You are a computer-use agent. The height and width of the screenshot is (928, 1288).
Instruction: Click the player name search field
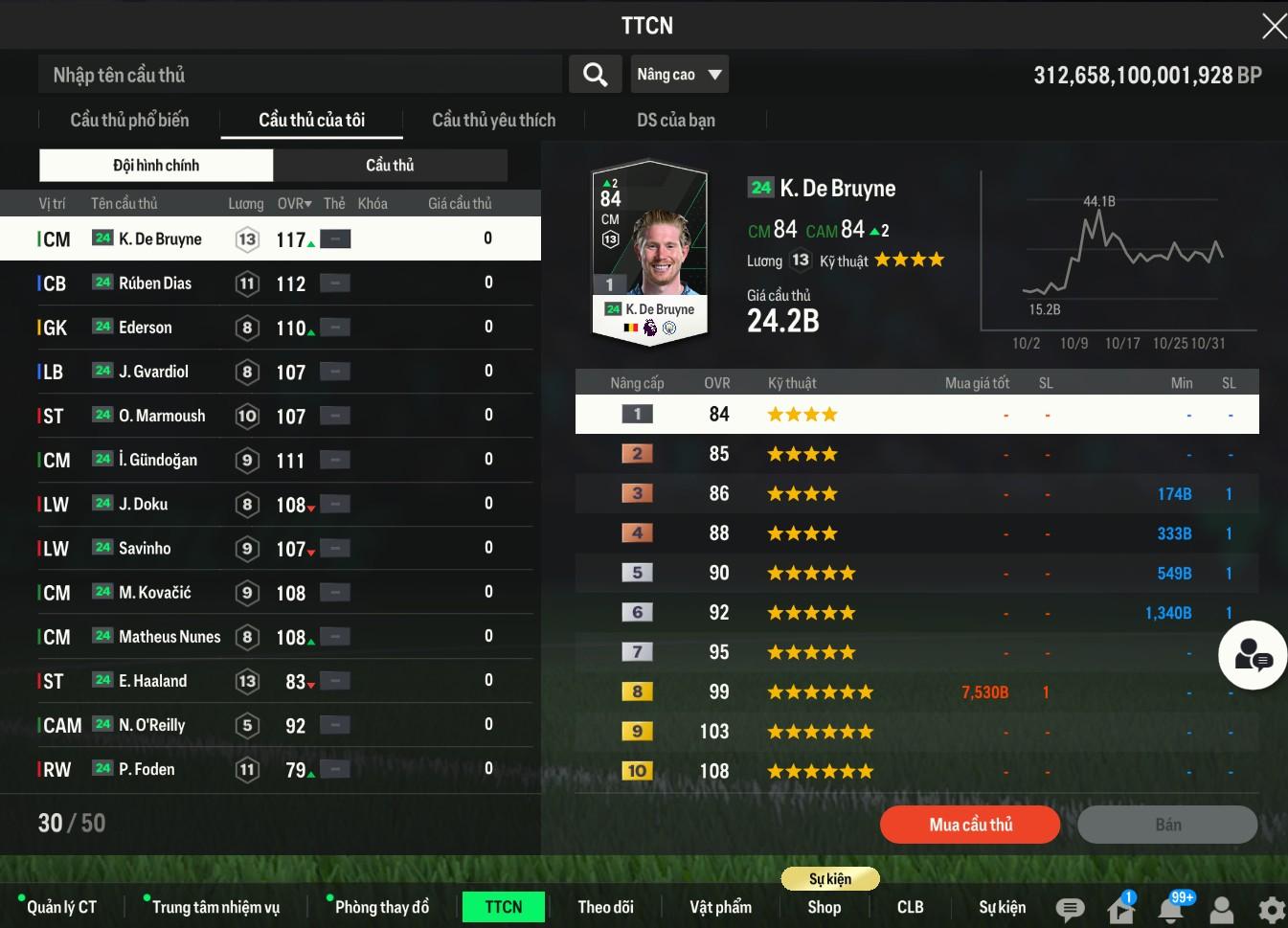[x=300, y=75]
